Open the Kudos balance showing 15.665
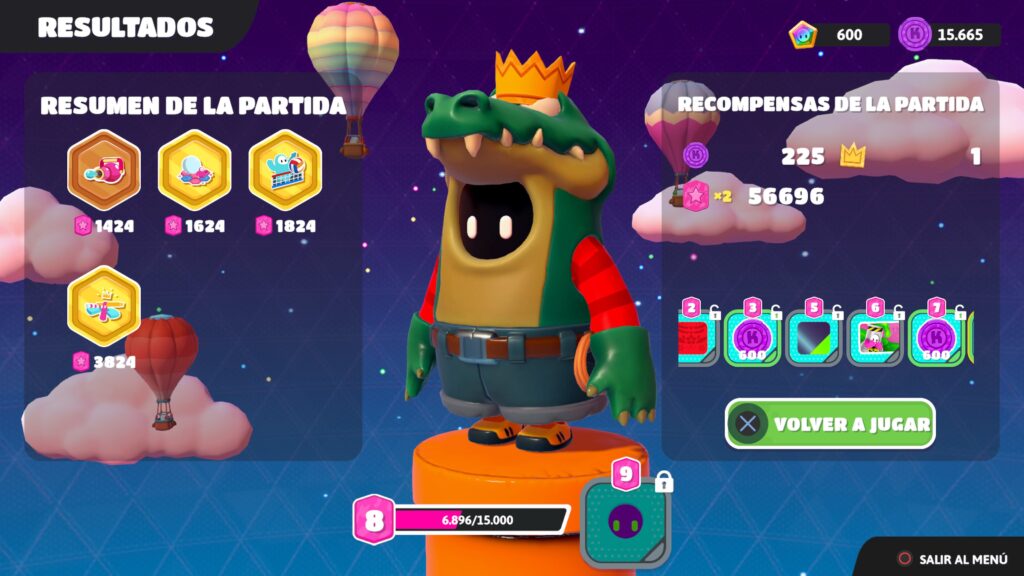Viewport: 1024px width, 576px height. [x=949, y=35]
